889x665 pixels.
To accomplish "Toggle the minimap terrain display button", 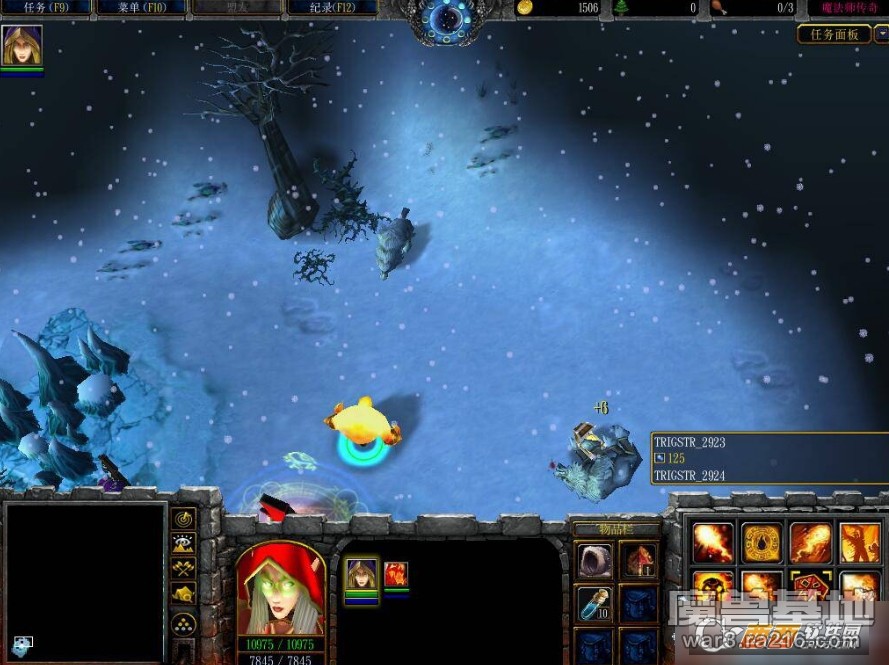I will 184,544.
